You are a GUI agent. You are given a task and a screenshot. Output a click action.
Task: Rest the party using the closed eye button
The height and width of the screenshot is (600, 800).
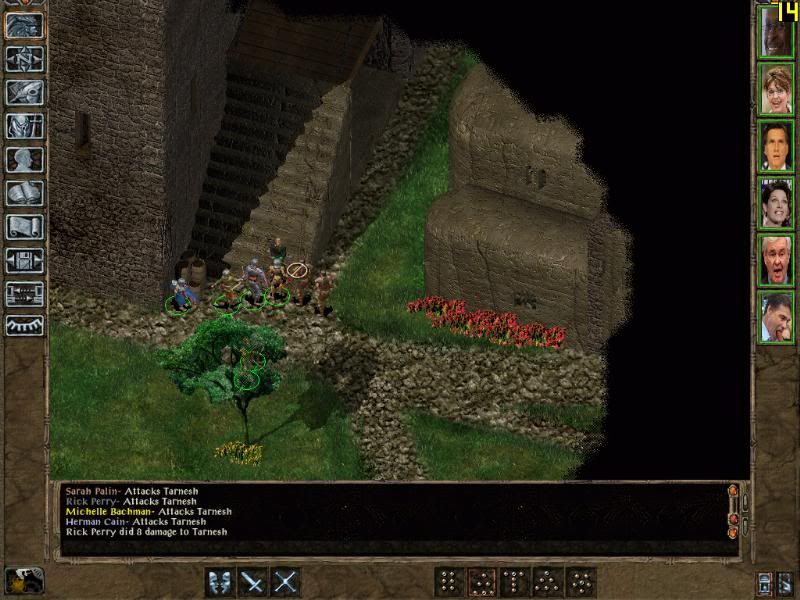(25, 325)
